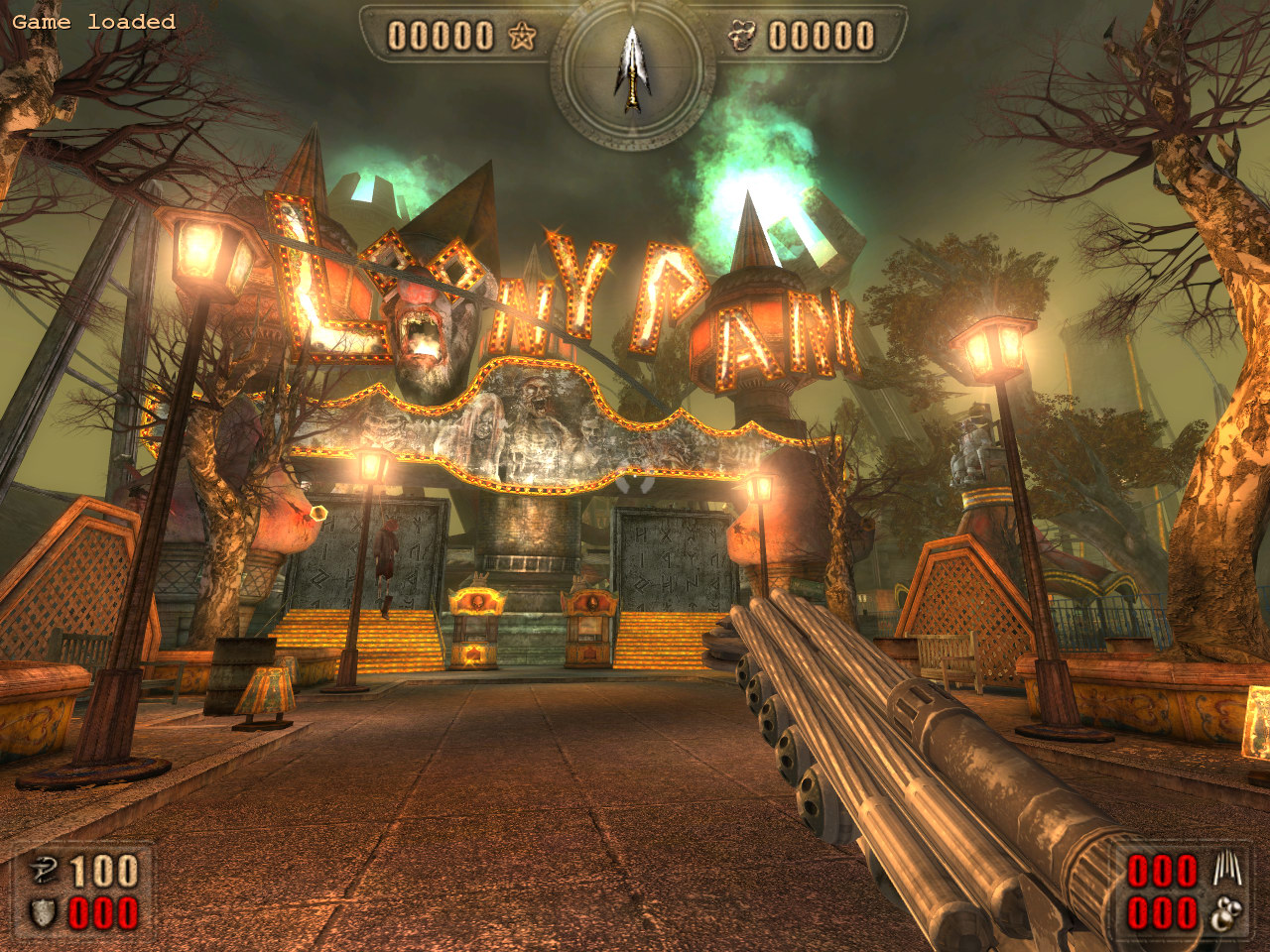
Task: Click the health icon beside 100
Action: (44, 872)
